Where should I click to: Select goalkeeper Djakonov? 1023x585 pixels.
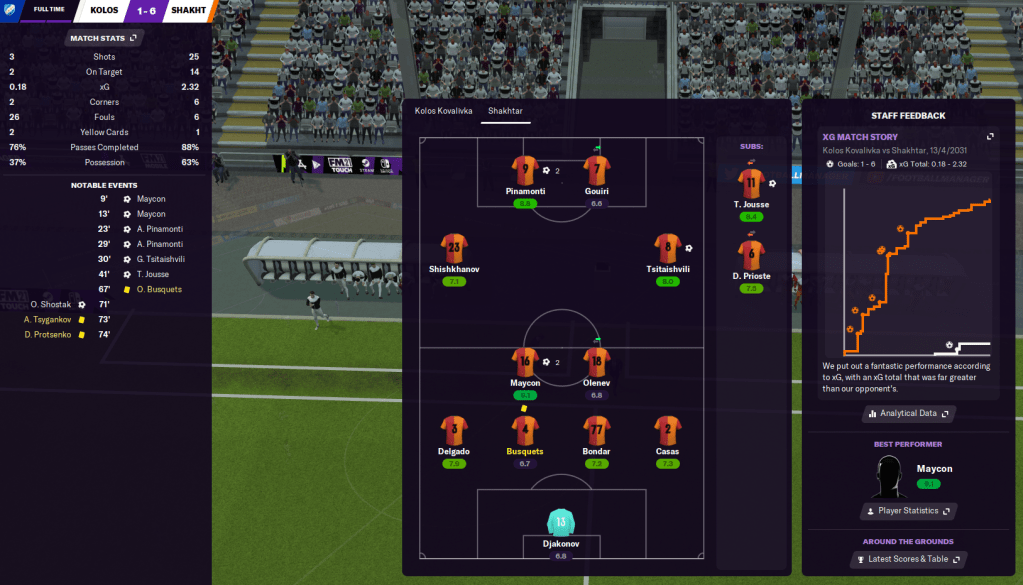[561, 523]
